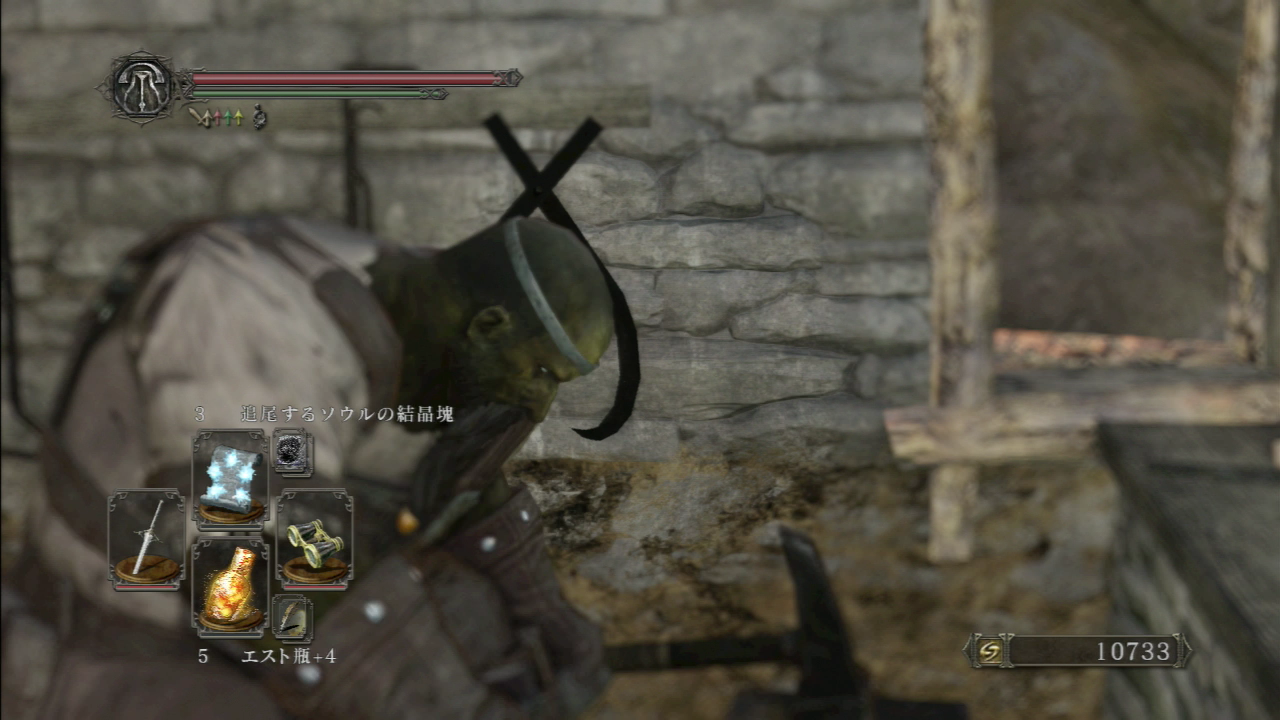Click the red arrow status effect icon
1280x720 pixels.
pyautogui.click(x=218, y=117)
